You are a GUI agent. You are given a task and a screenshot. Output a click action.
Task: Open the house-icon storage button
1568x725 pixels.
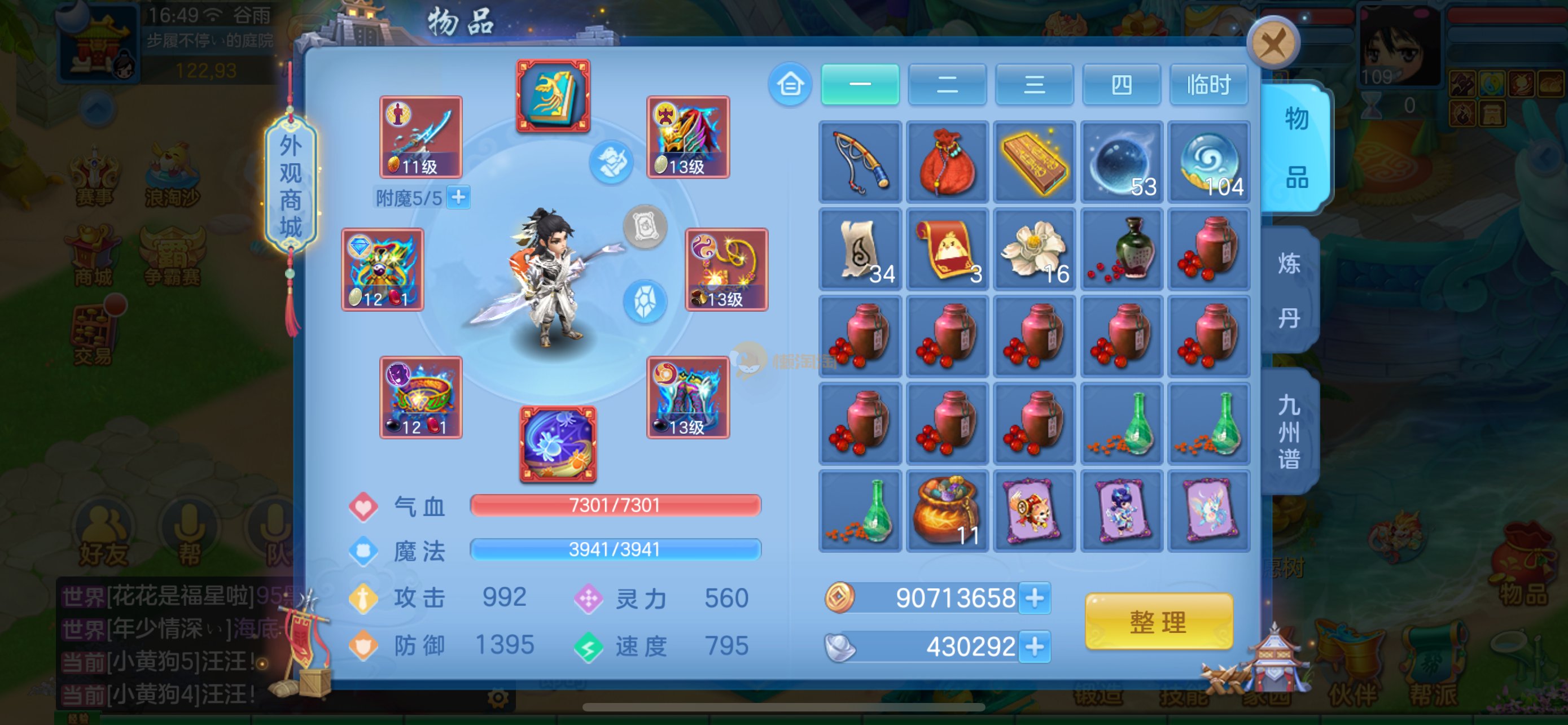point(790,84)
